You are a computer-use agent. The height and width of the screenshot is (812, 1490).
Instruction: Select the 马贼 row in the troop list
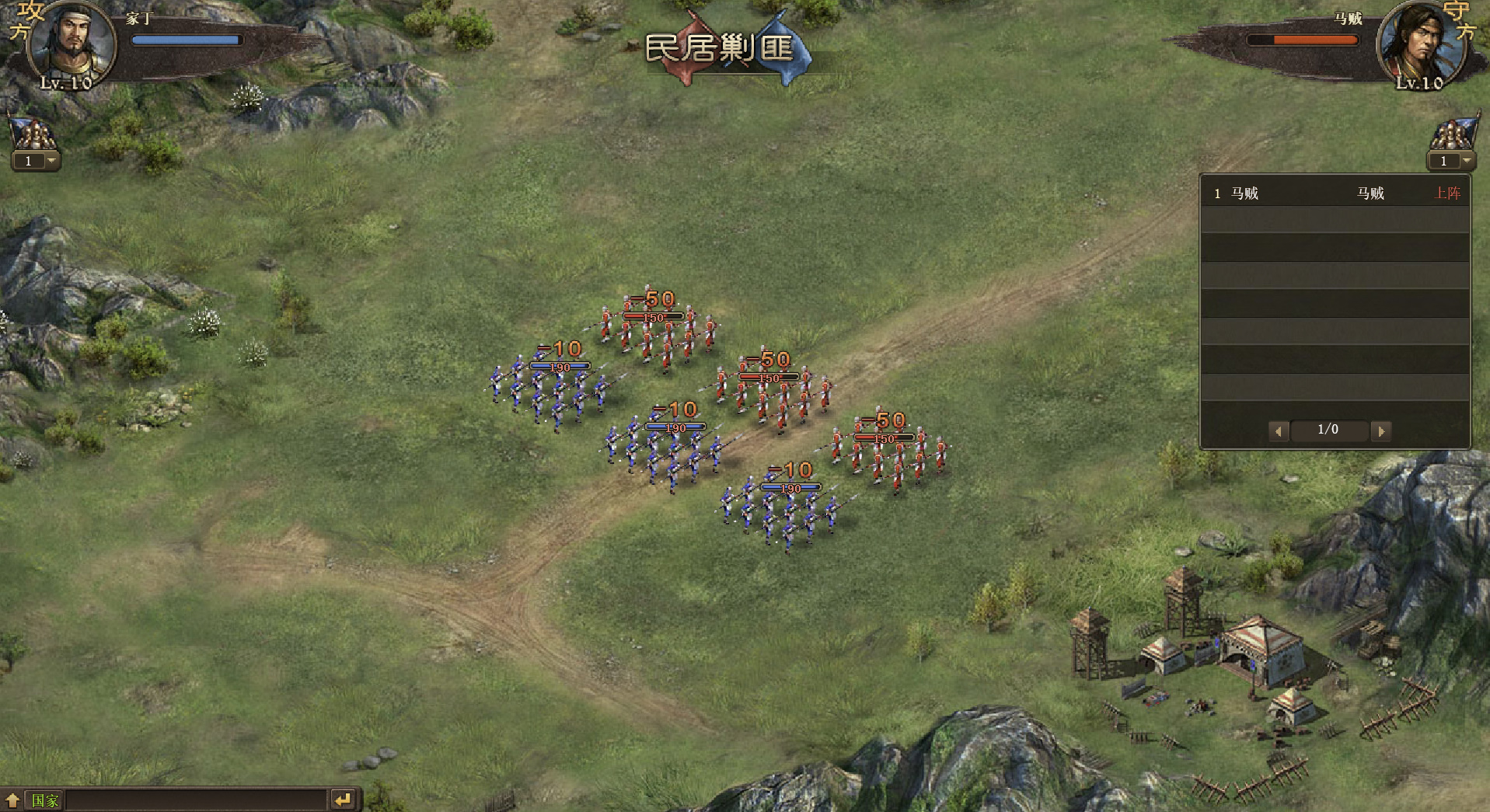(x=1335, y=193)
